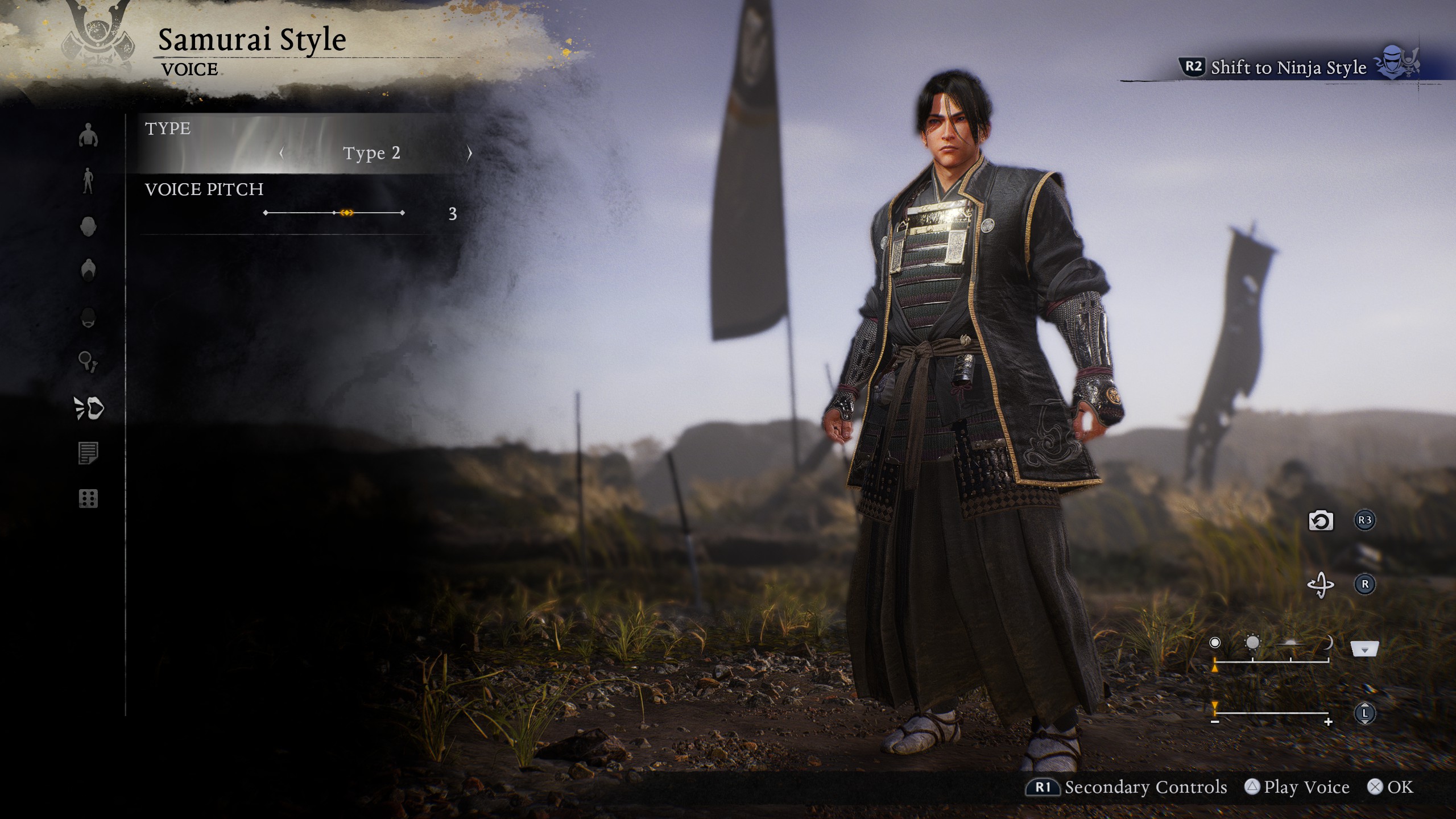The image size is (1456, 819).
Task: Open the beard facial hair category
Action: [x=88, y=317]
